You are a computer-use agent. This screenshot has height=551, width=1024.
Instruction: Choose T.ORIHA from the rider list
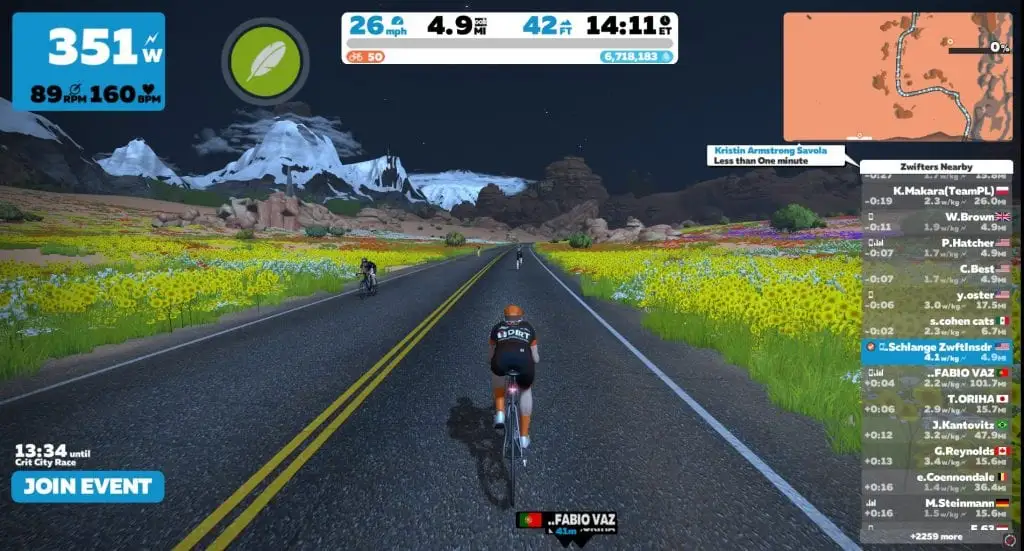coord(936,402)
